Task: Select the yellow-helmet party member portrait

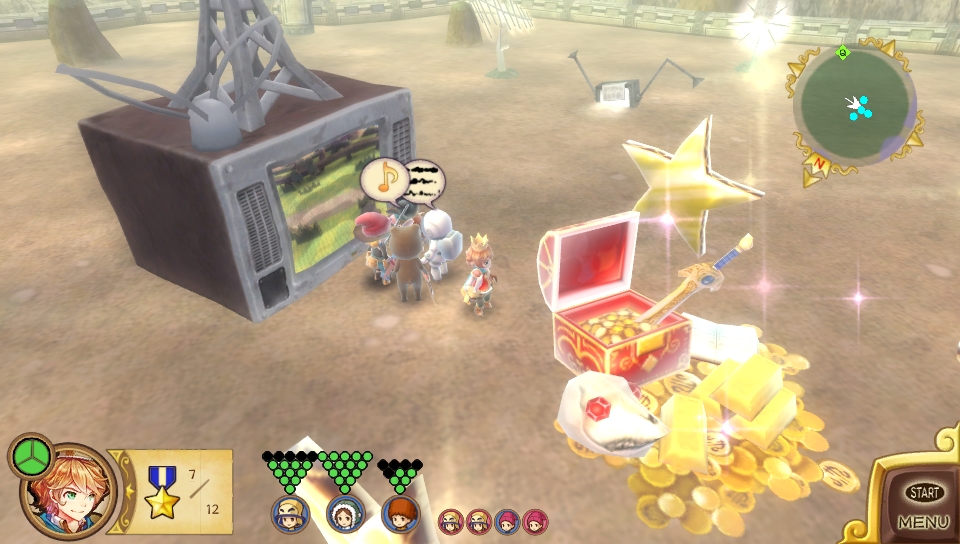Action: coord(290,514)
